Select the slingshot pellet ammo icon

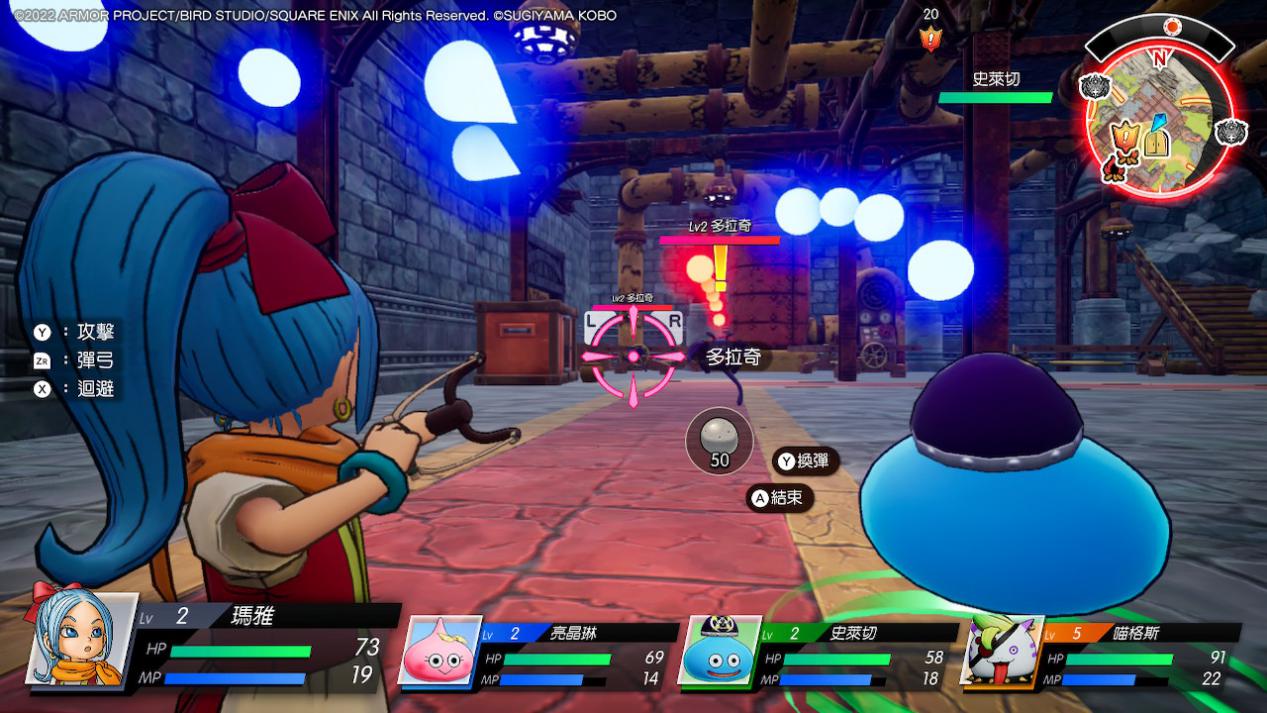719,439
